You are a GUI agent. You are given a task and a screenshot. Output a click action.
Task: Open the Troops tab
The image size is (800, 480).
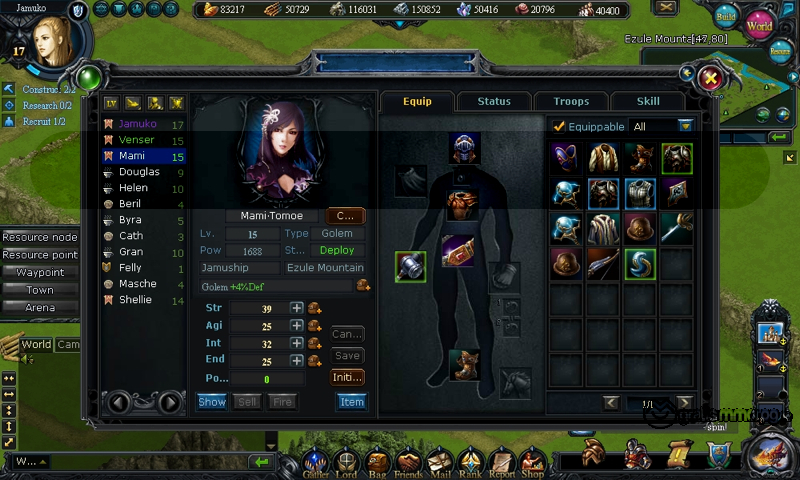(x=571, y=101)
